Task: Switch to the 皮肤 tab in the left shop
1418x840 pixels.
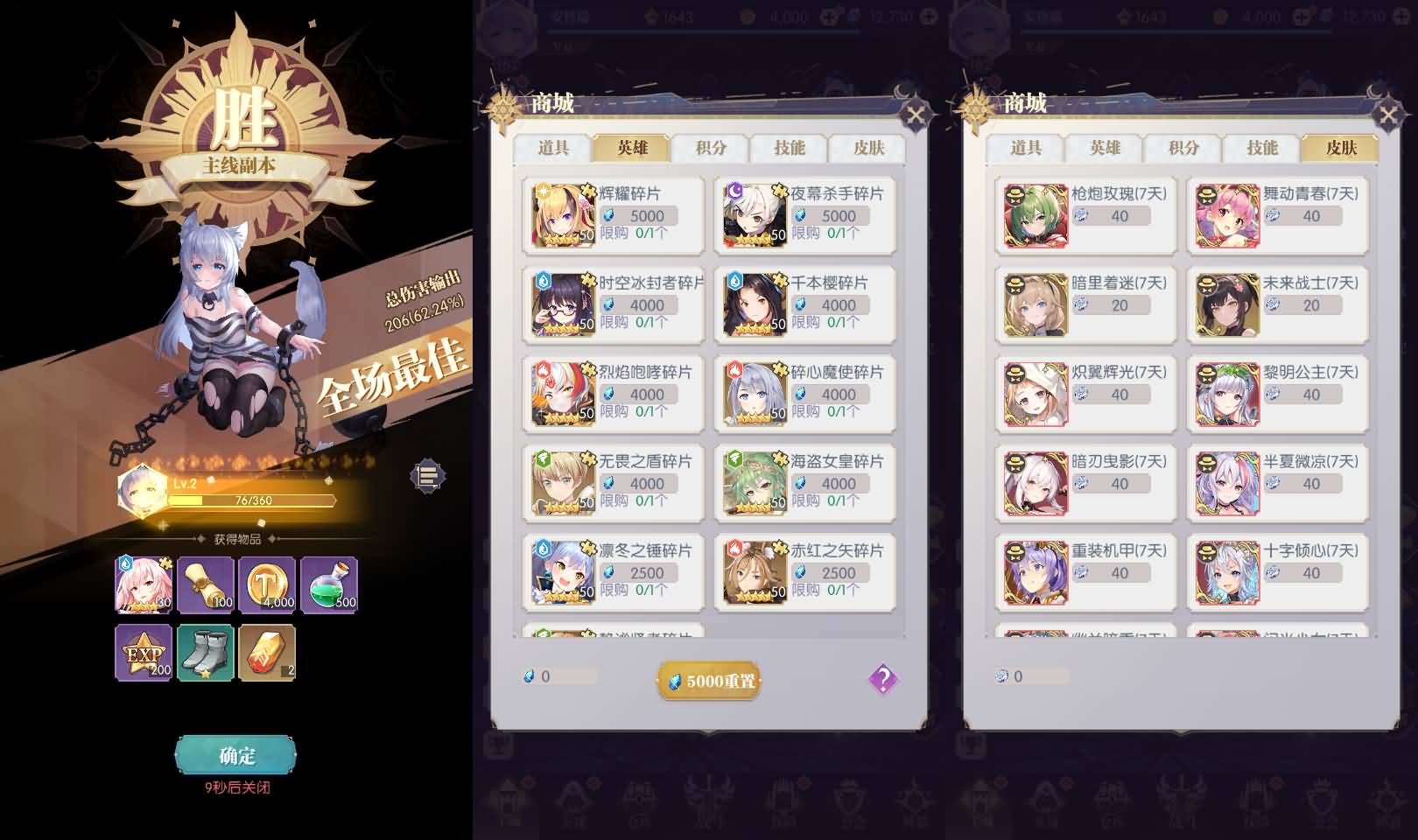Action: pos(869,149)
